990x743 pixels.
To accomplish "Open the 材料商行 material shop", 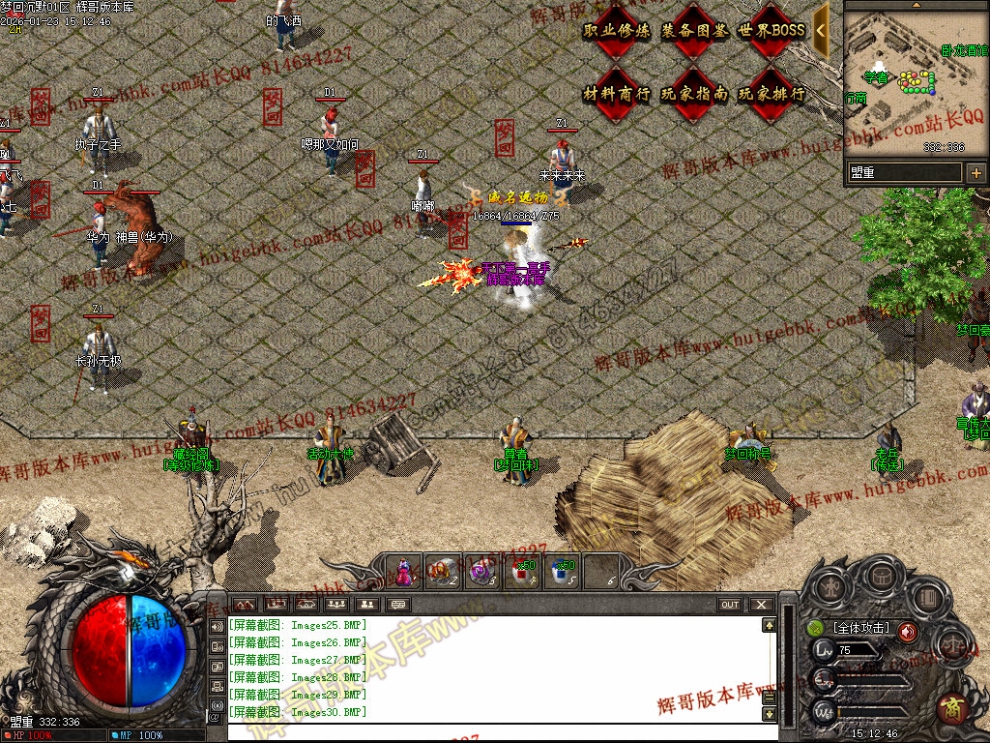I will (616, 94).
